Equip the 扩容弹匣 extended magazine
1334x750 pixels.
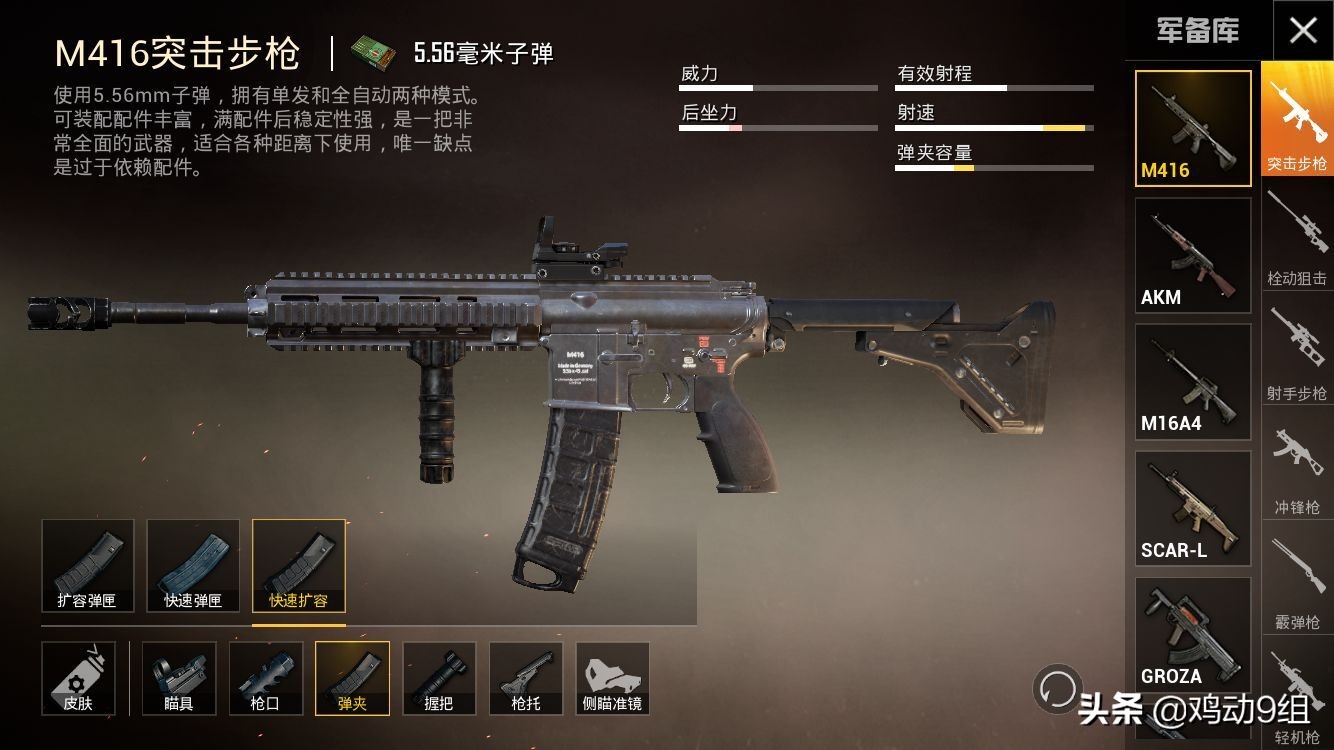click(89, 565)
